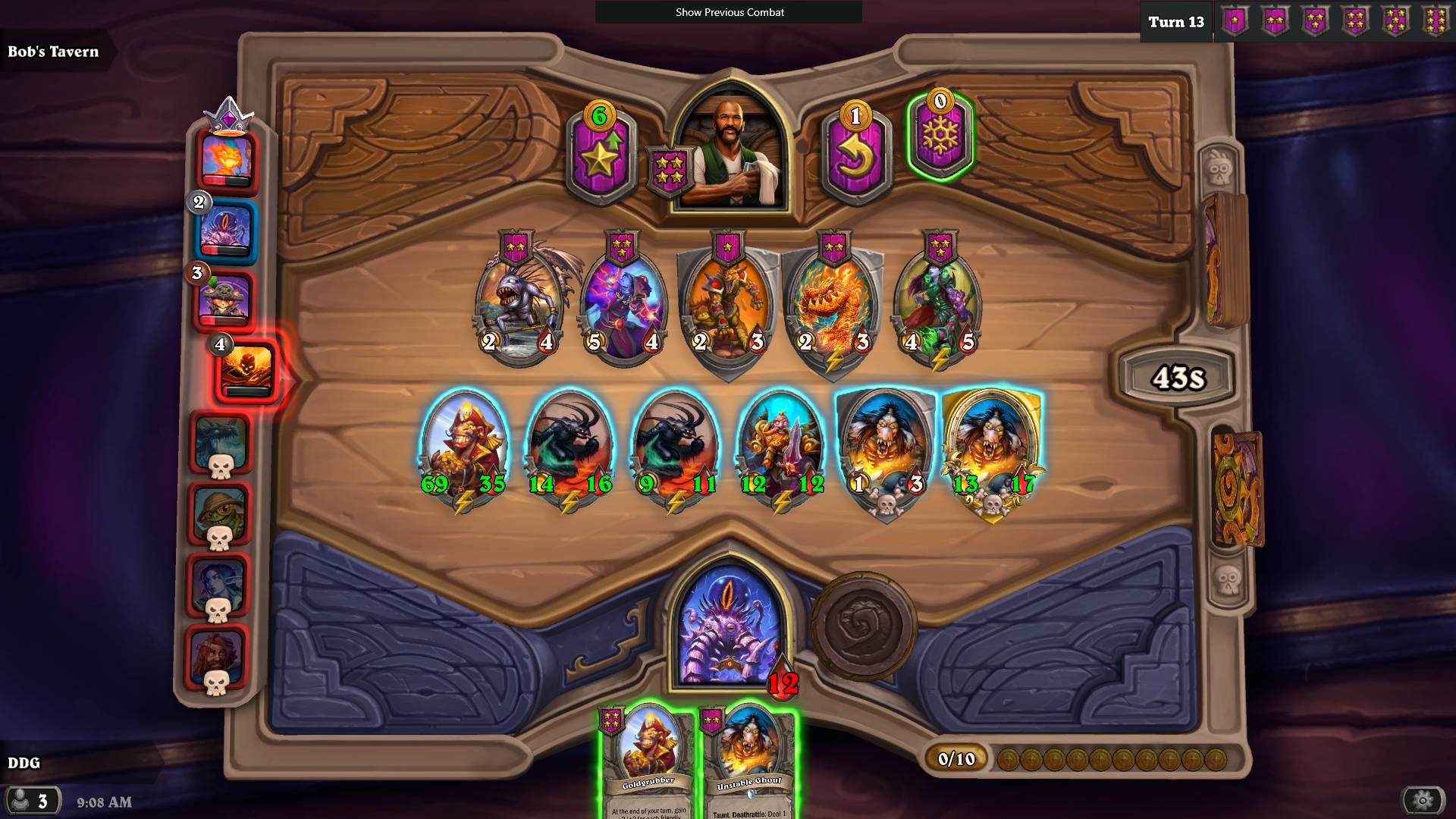Select the 69/35 Goldgrubber on board

463,447
